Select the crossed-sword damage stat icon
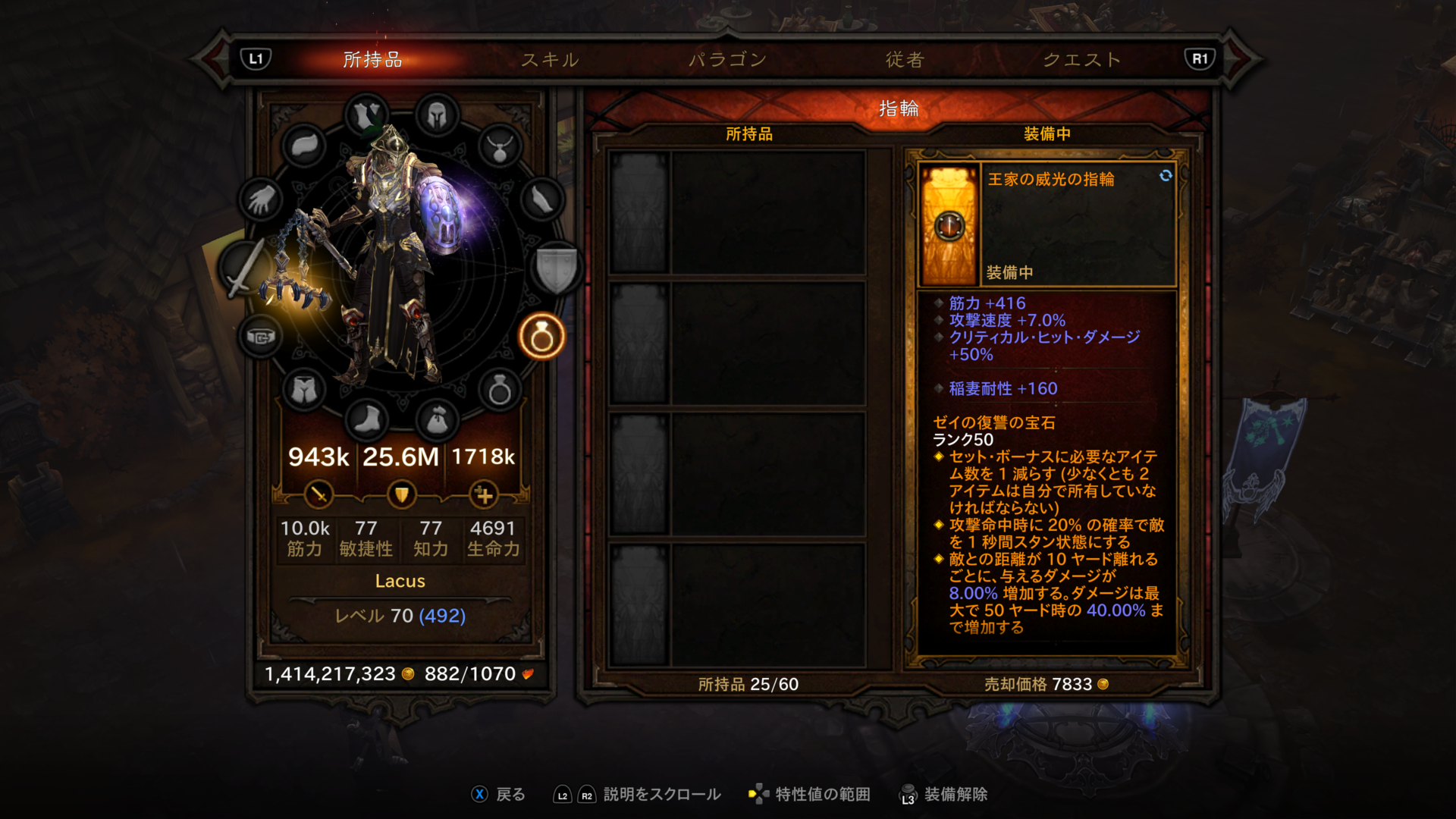Screen dimensions: 1456x819 (x=318, y=495)
